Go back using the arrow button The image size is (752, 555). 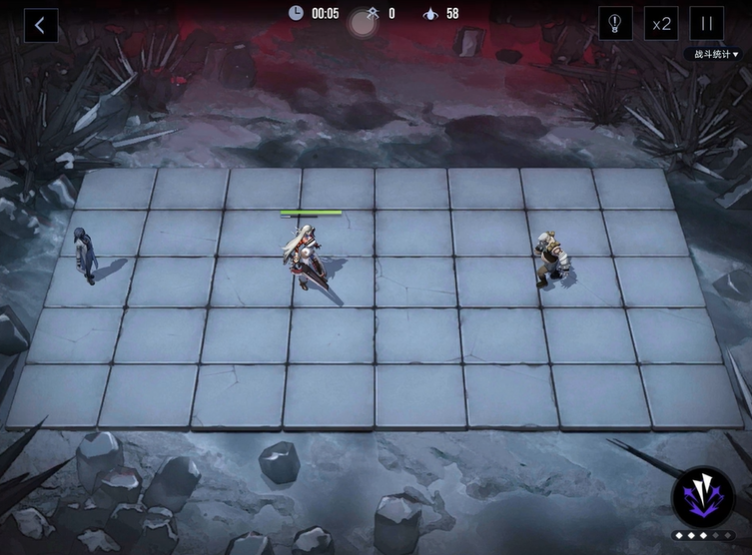40,25
